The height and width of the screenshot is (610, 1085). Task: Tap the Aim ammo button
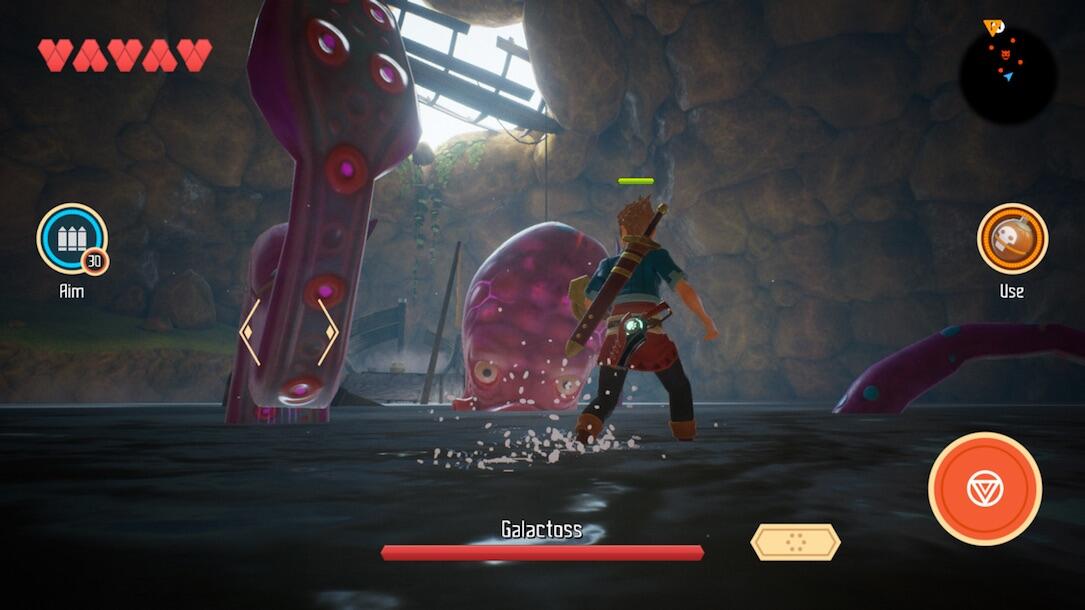tap(72, 239)
